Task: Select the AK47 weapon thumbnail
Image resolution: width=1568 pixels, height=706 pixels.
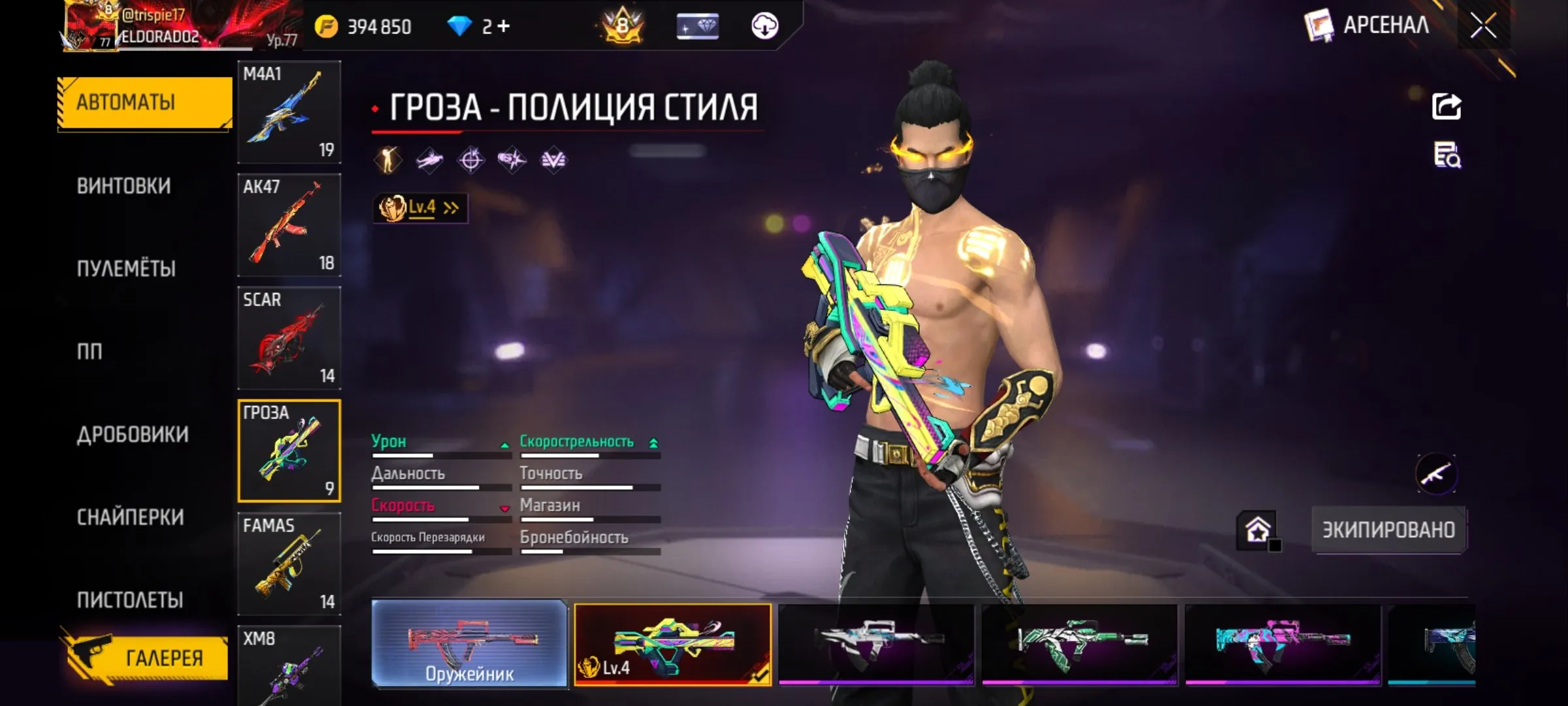Action: pyautogui.click(x=289, y=225)
